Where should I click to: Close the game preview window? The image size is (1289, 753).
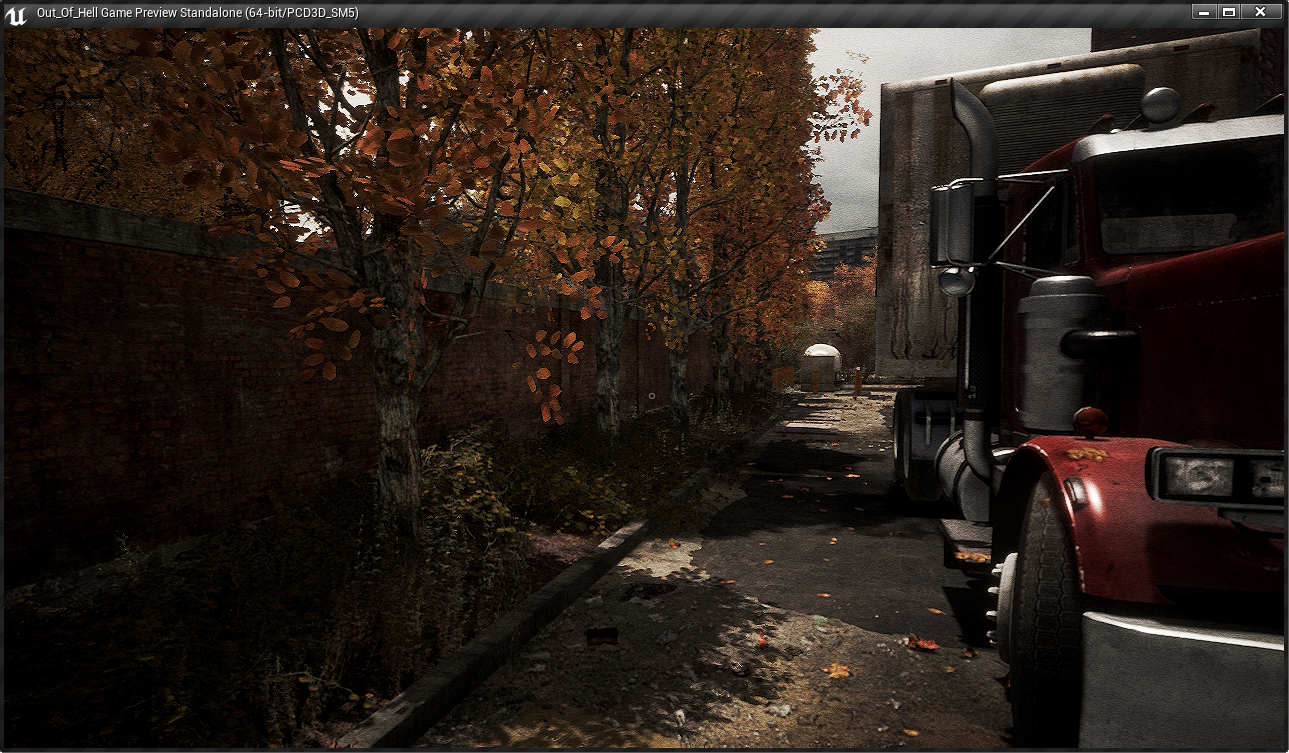tap(1260, 12)
